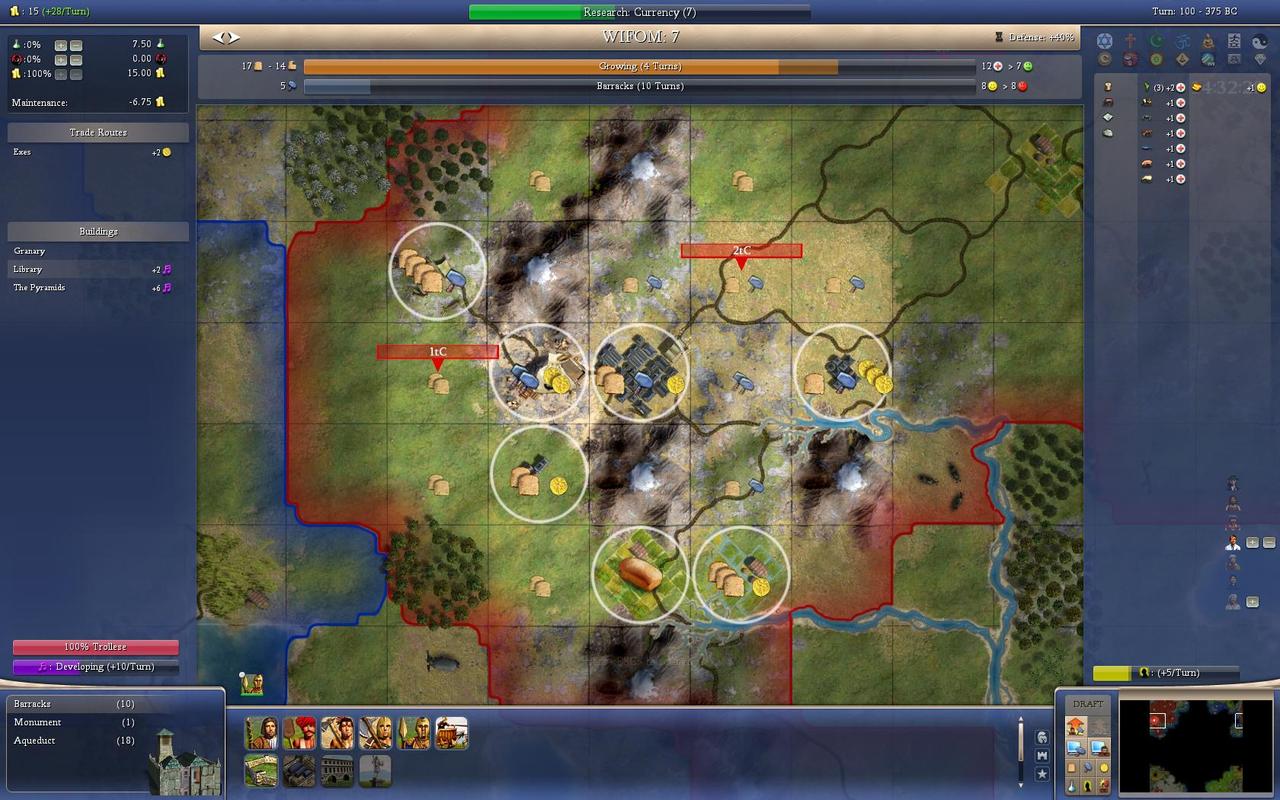Toggle emphasize gold commerce coin button
Image resolution: width=1280 pixels, height=800 pixels.
[x=1104, y=767]
